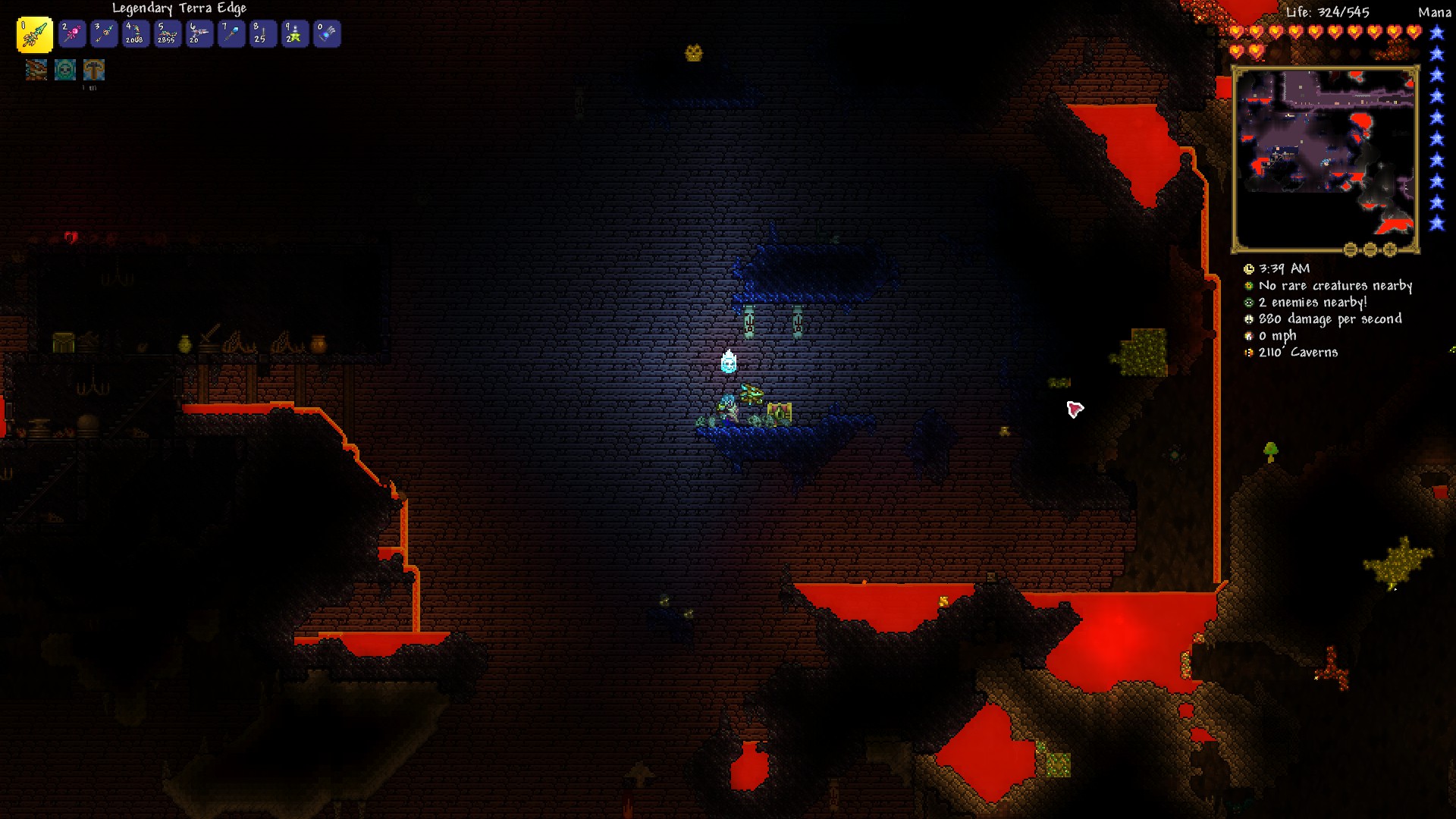Viewport: 1456px width, 819px height.
Task: Select the Legendary Terra Edge in hotbar slot 1
Action: (34, 33)
